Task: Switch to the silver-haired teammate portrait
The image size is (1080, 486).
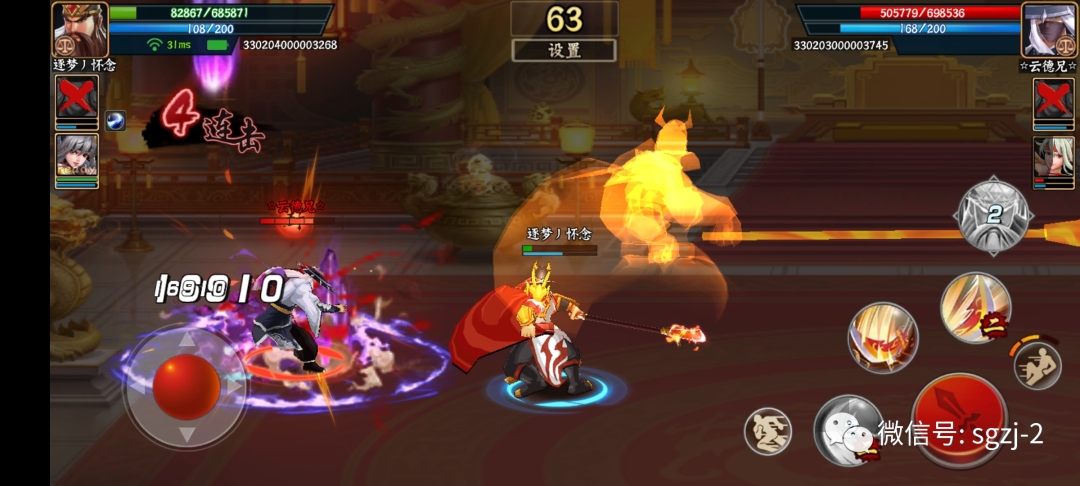Action: click(77, 160)
